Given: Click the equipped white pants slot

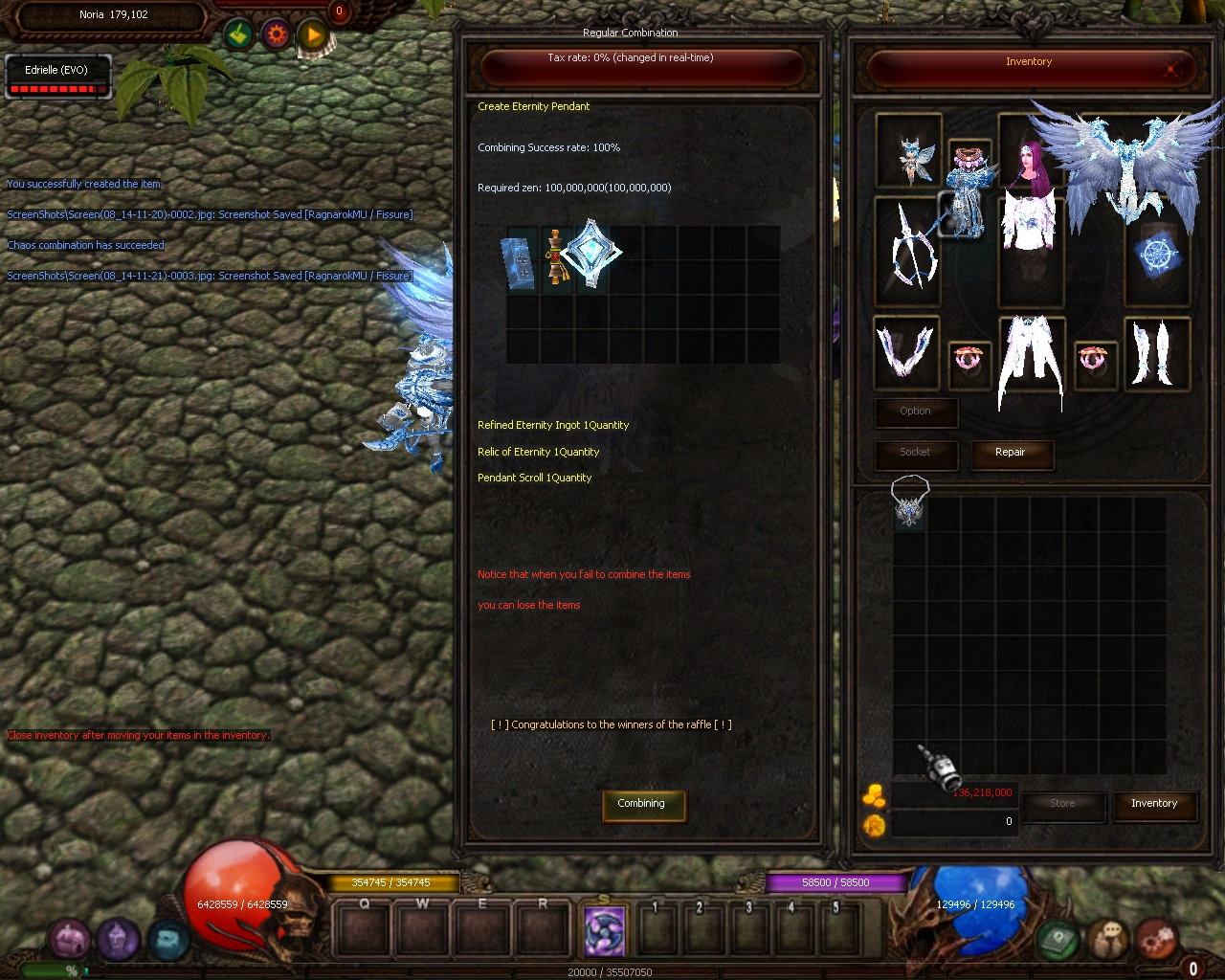Looking at the screenshot, I should [x=1030, y=359].
